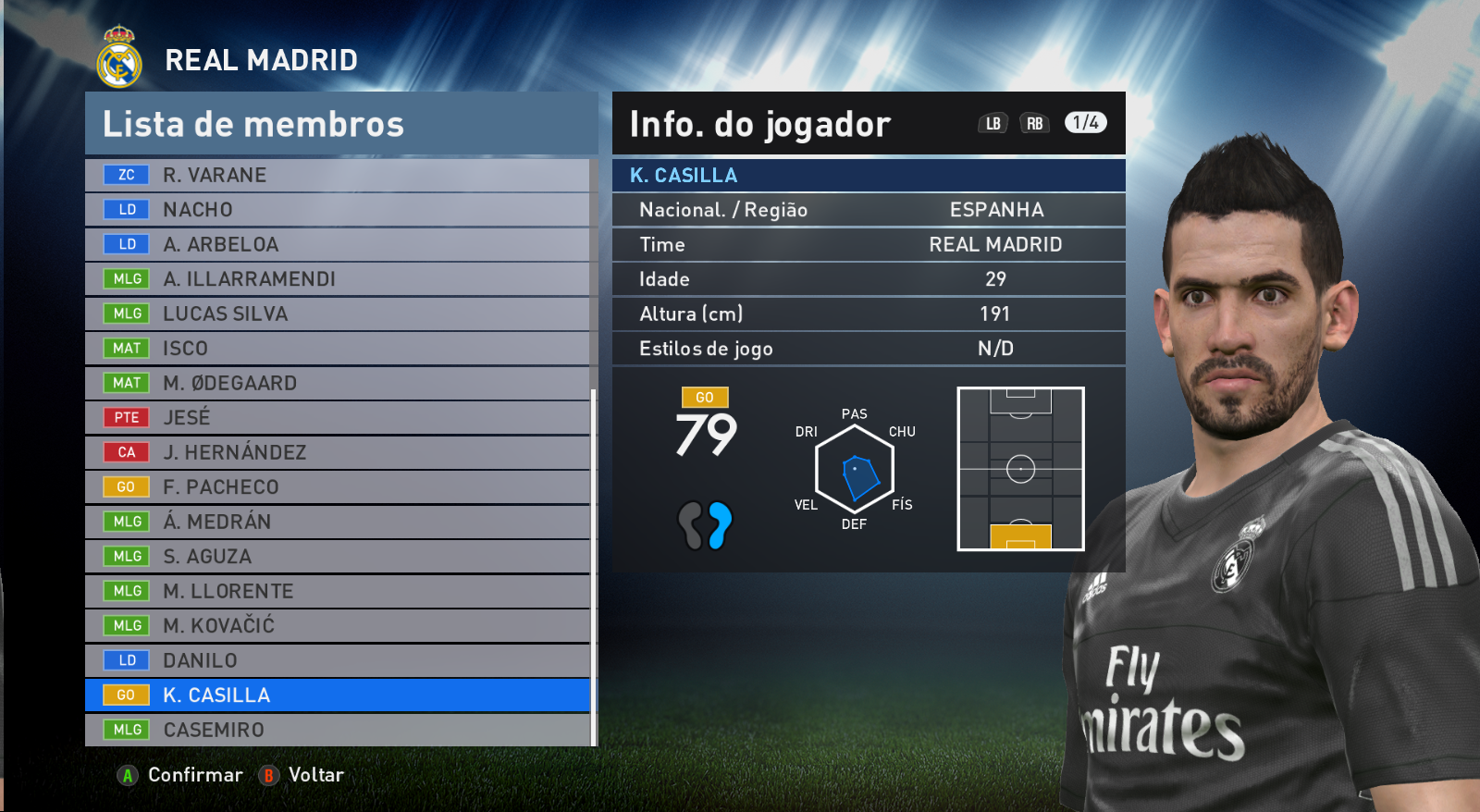
Task: Select Lucas Silva's row
Action: click(338, 314)
